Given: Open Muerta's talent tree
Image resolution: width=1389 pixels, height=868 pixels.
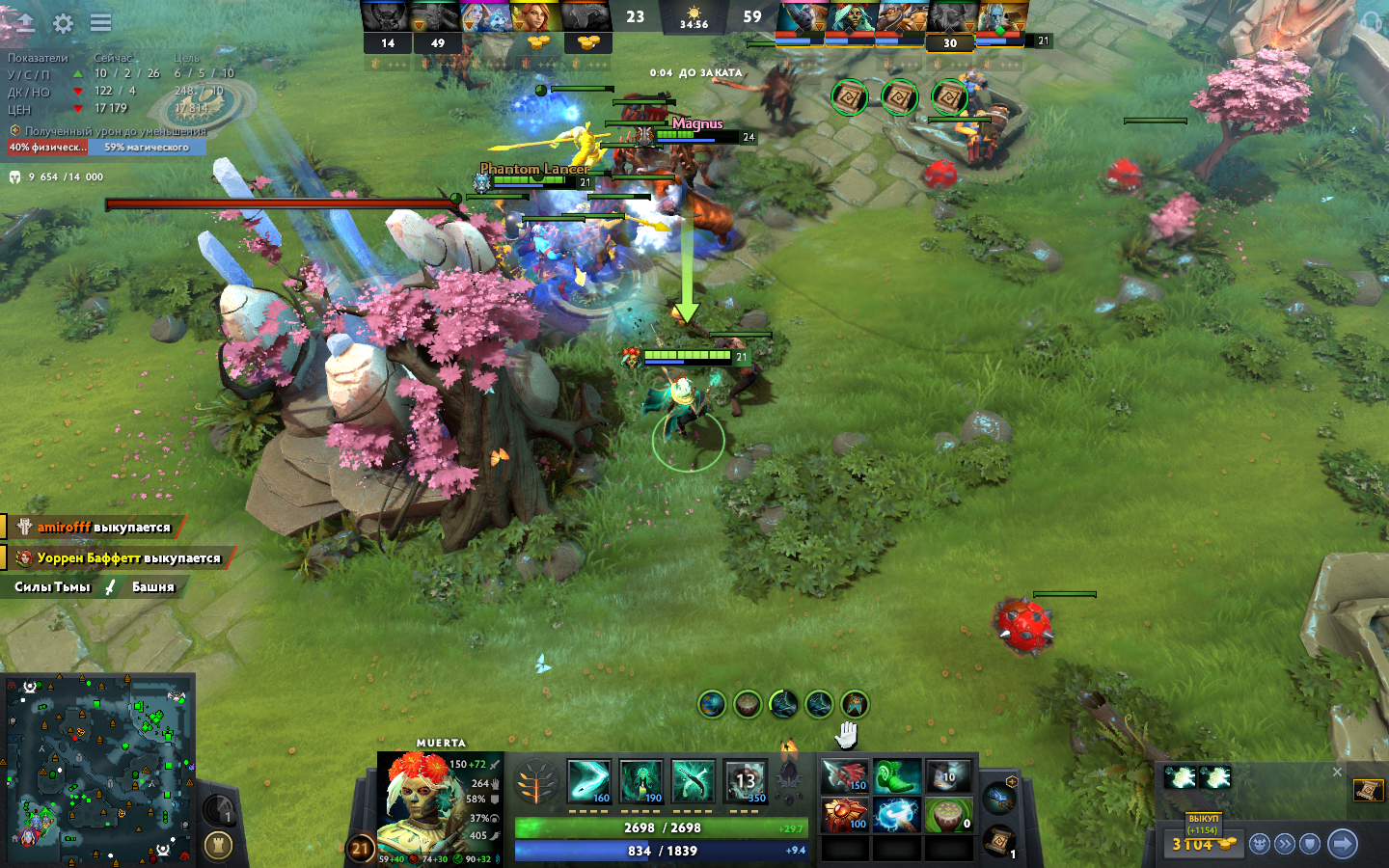Looking at the screenshot, I should click(536, 783).
